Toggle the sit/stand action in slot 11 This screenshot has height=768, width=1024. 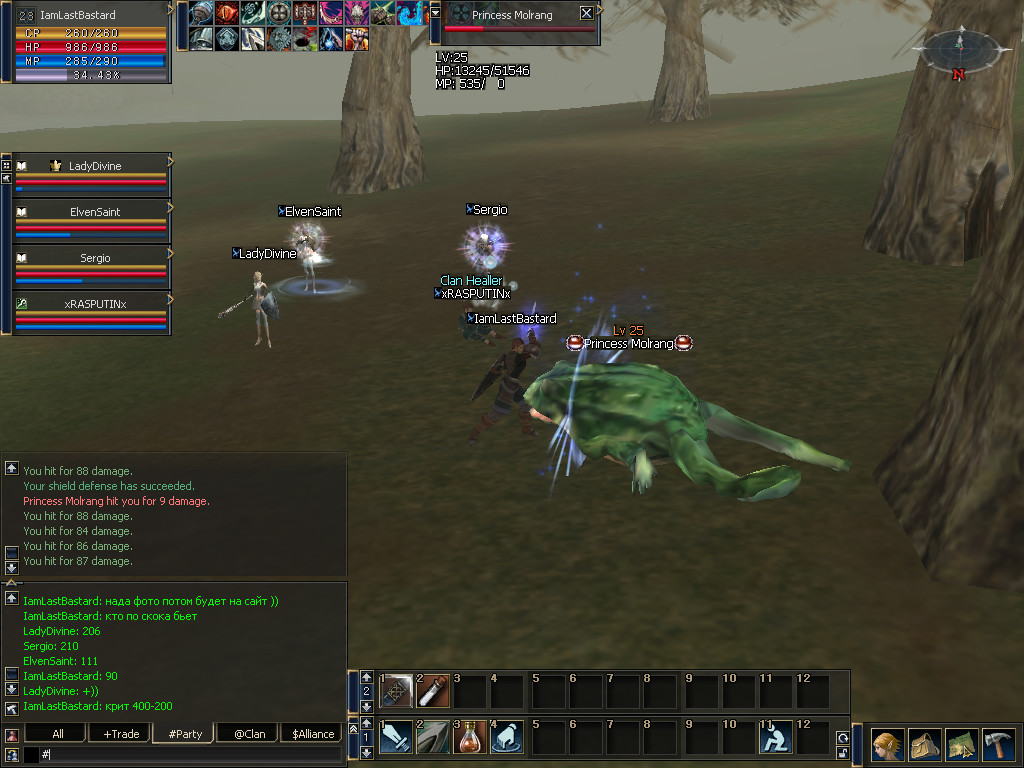tap(775, 737)
